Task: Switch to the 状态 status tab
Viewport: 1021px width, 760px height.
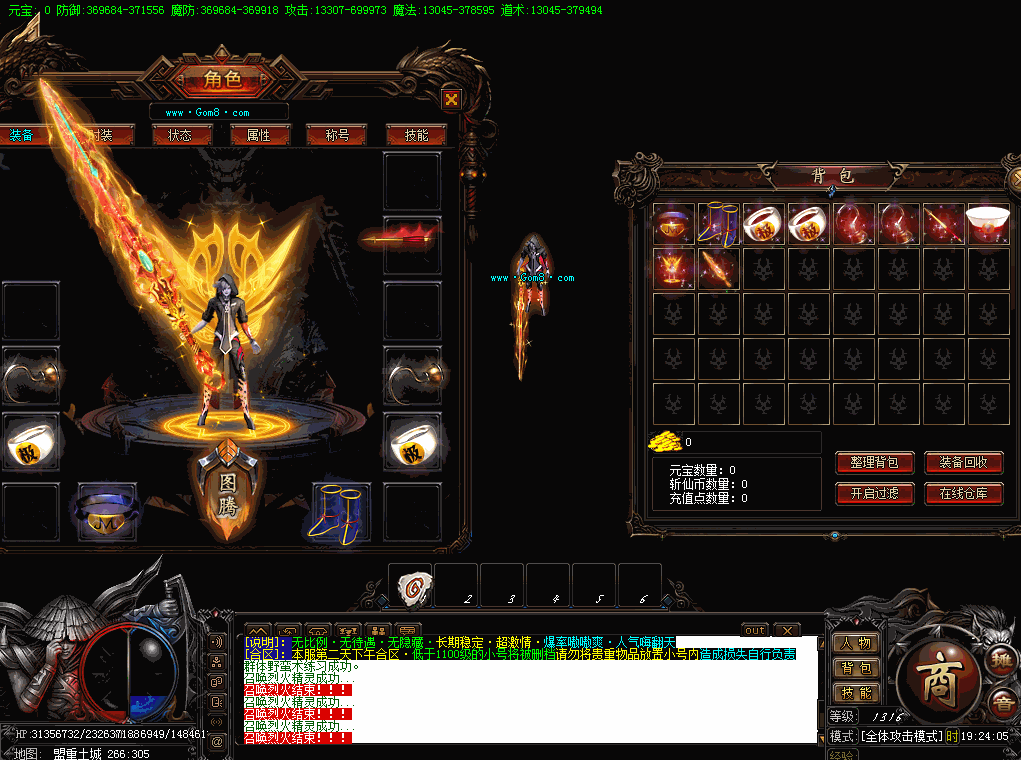Action: [180, 135]
